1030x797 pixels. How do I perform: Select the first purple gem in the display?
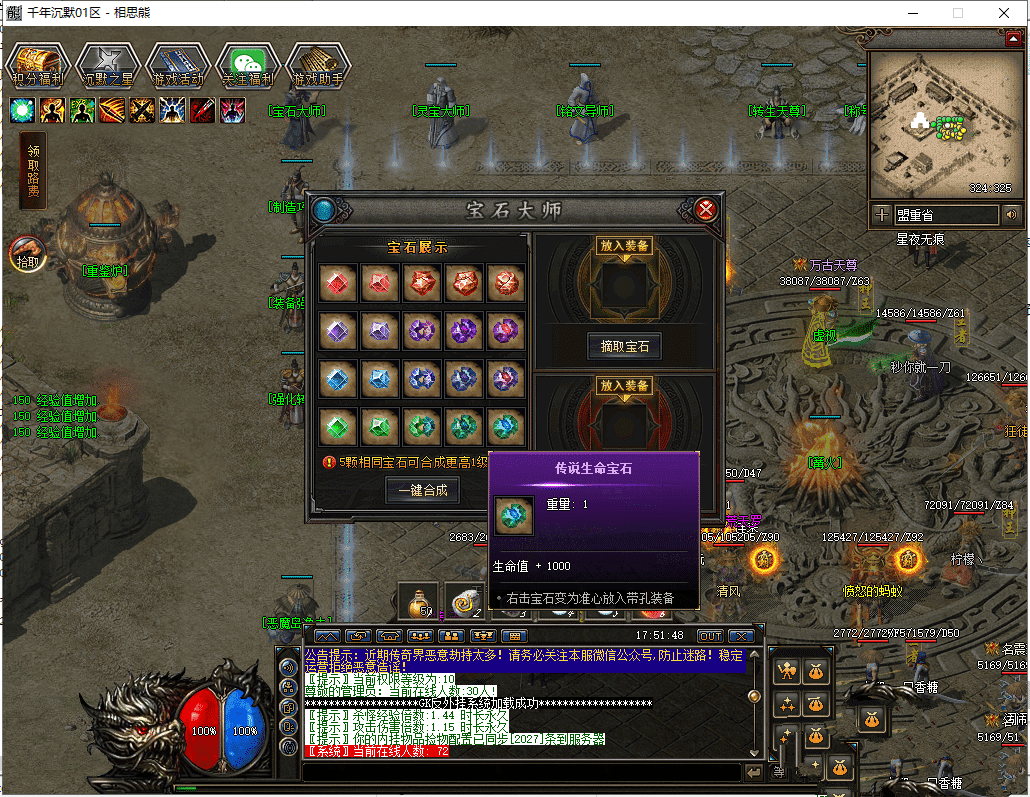[x=339, y=331]
